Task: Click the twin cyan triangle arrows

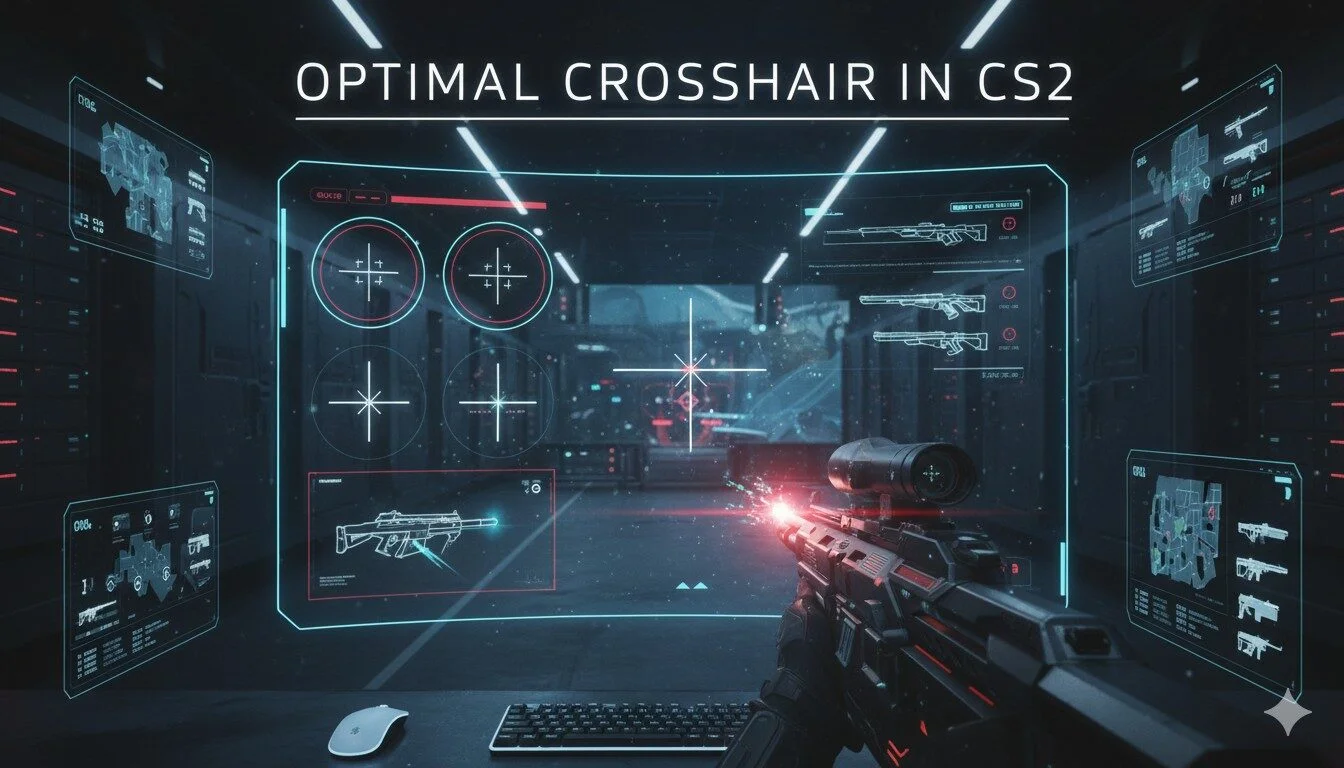Action: pyautogui.click(x=692, y=585)
